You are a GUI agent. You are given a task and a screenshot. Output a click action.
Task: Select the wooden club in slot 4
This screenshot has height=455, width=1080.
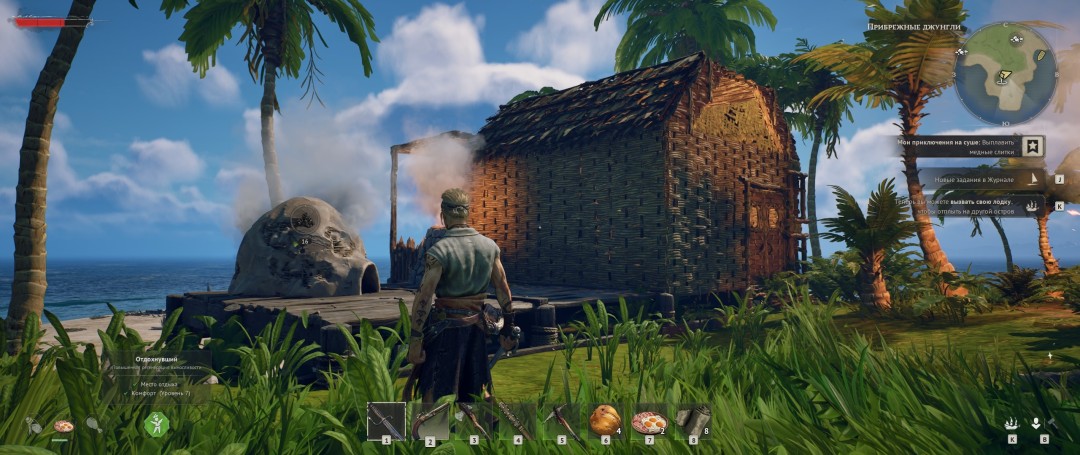click(x=518, y=421)
